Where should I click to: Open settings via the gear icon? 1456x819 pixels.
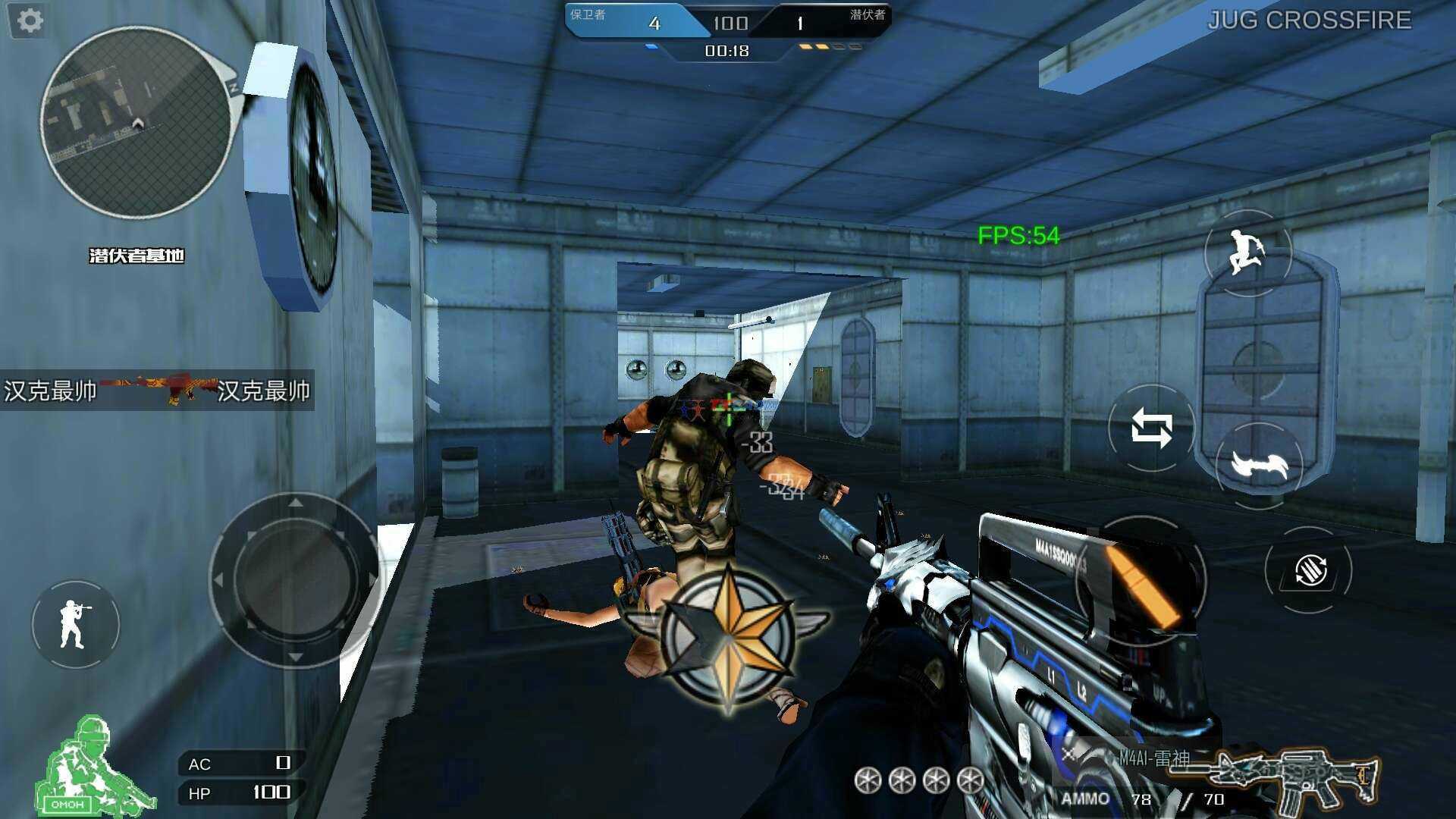pos(30,20)
